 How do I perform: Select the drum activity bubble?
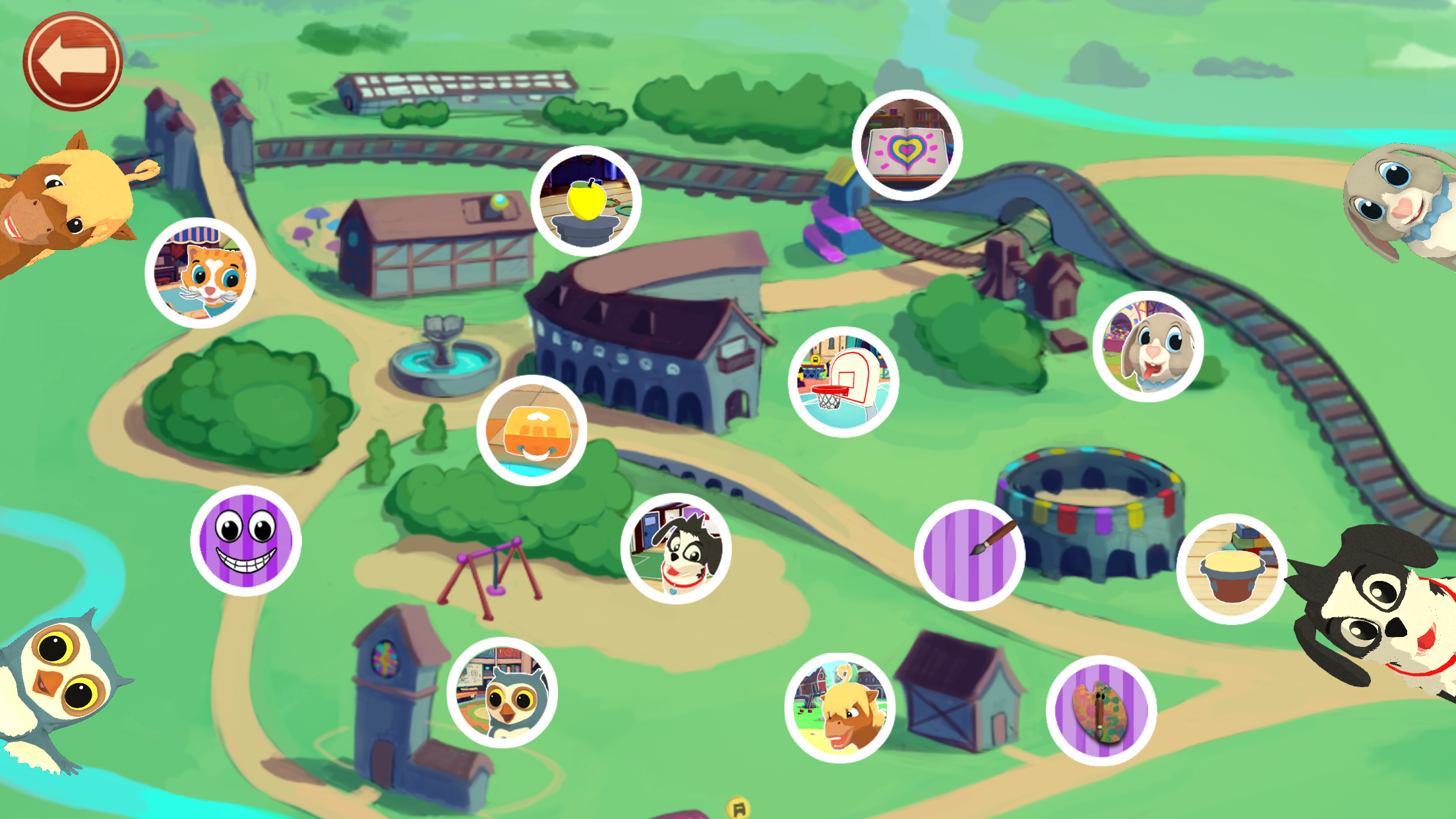pyautogui.click(x=1231, y=569)
